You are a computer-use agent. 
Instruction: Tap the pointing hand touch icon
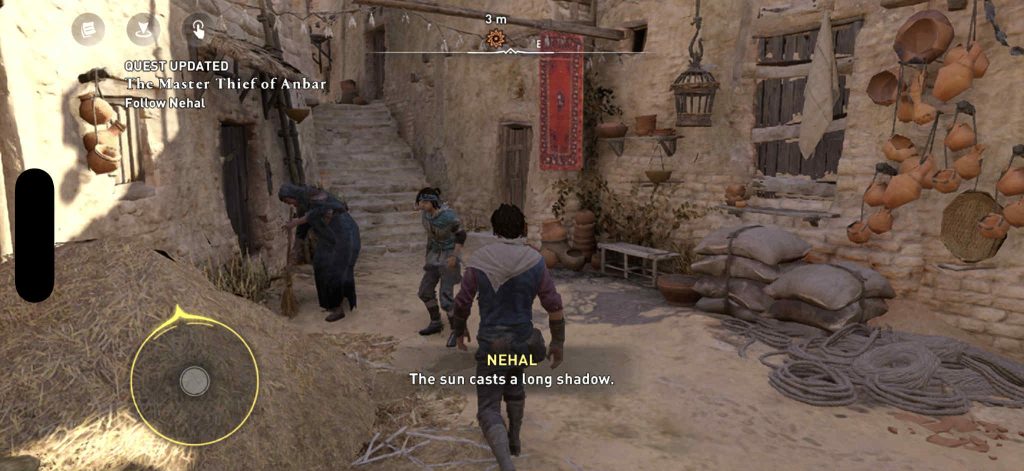(198, 30)
